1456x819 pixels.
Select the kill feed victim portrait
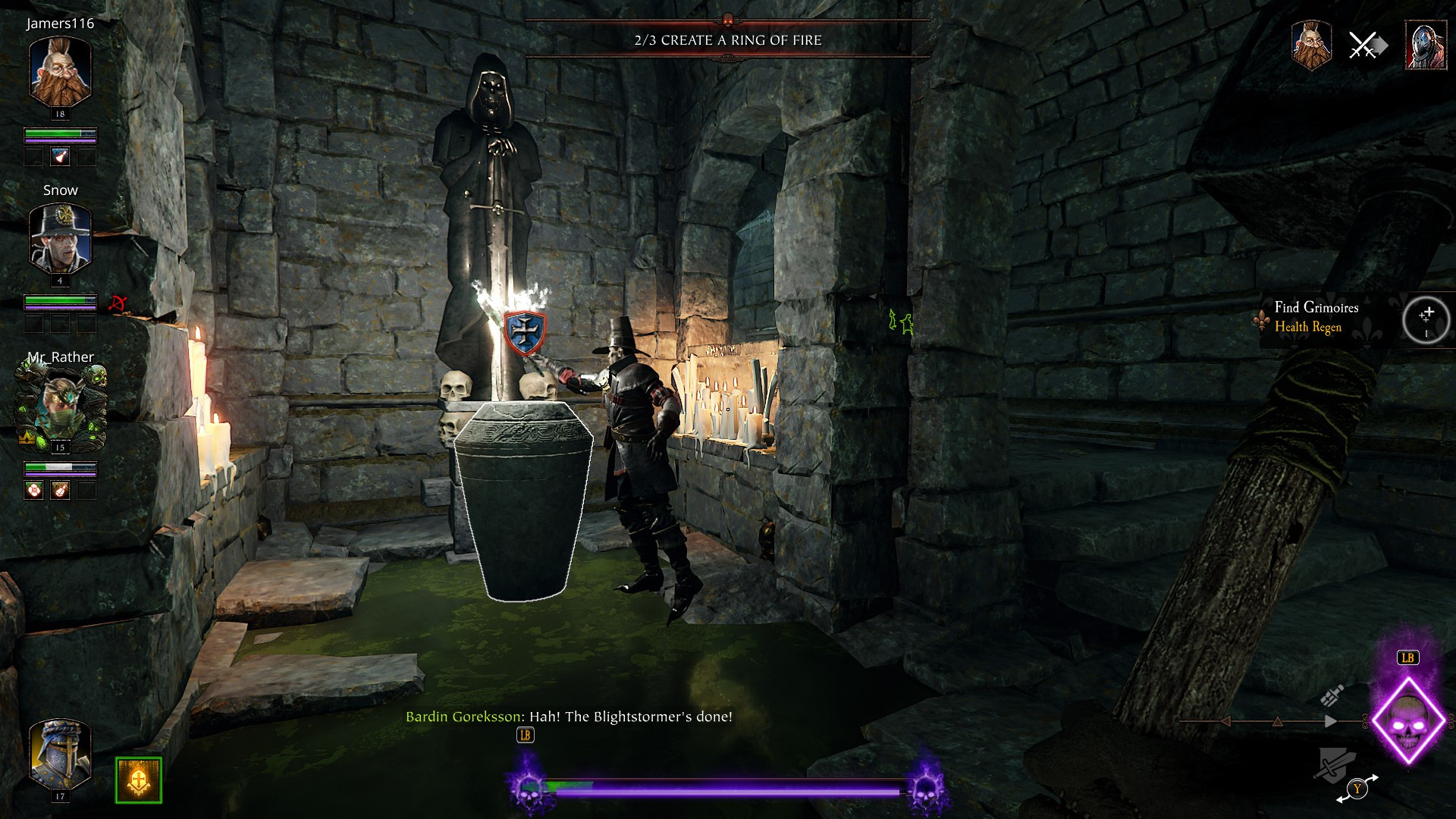(x=1426, y=45)
